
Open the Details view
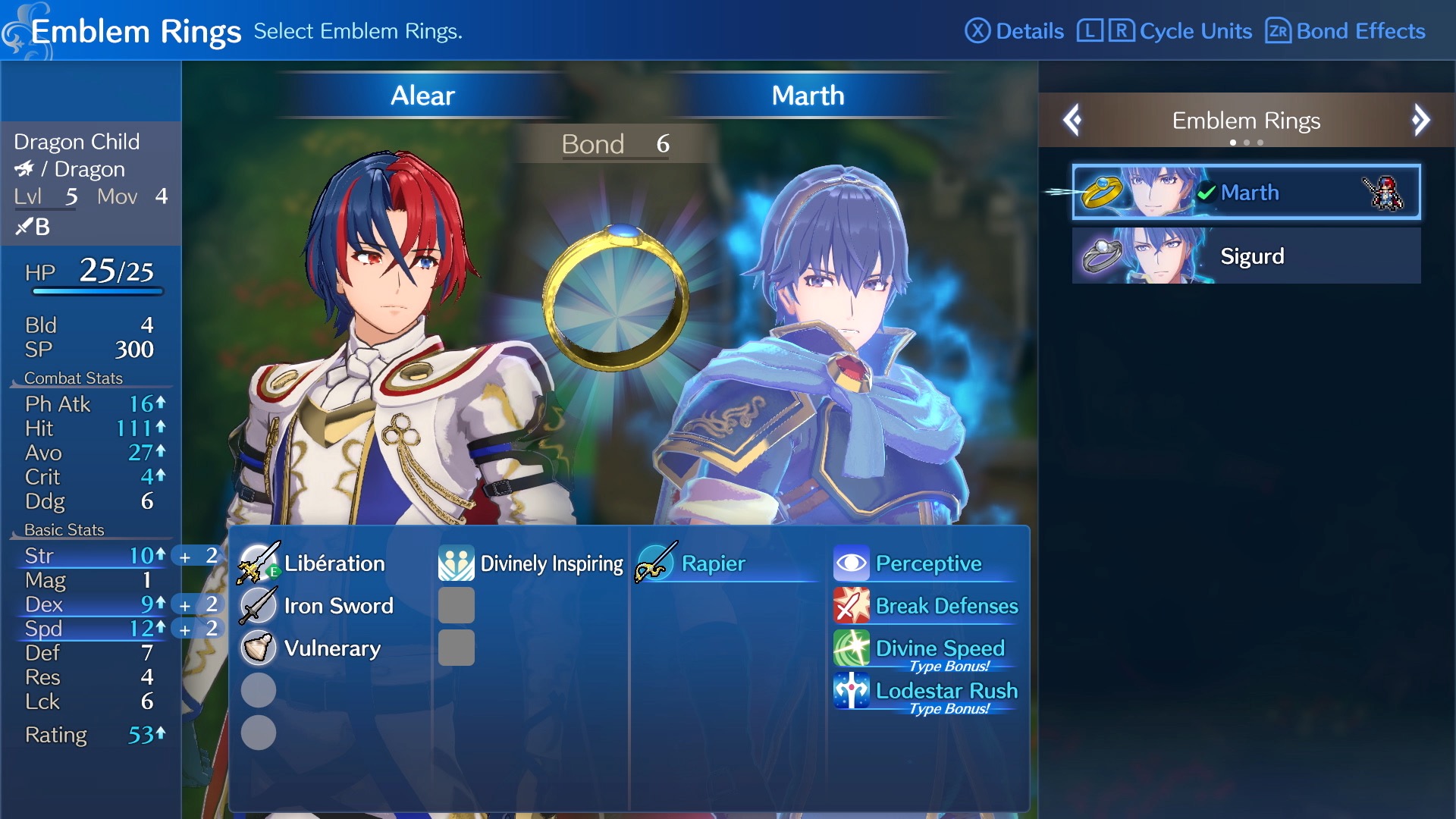tap(1016, 31)
